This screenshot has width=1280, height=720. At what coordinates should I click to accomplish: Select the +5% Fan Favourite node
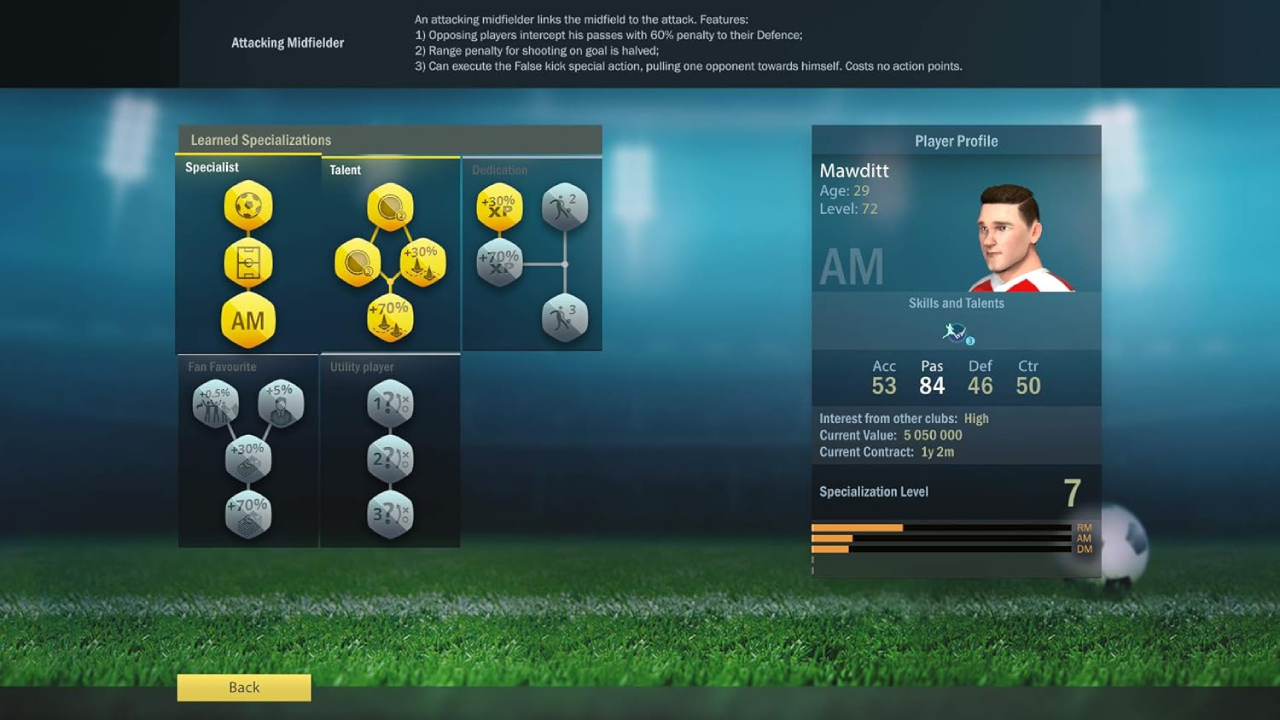[x=281, y=403]
